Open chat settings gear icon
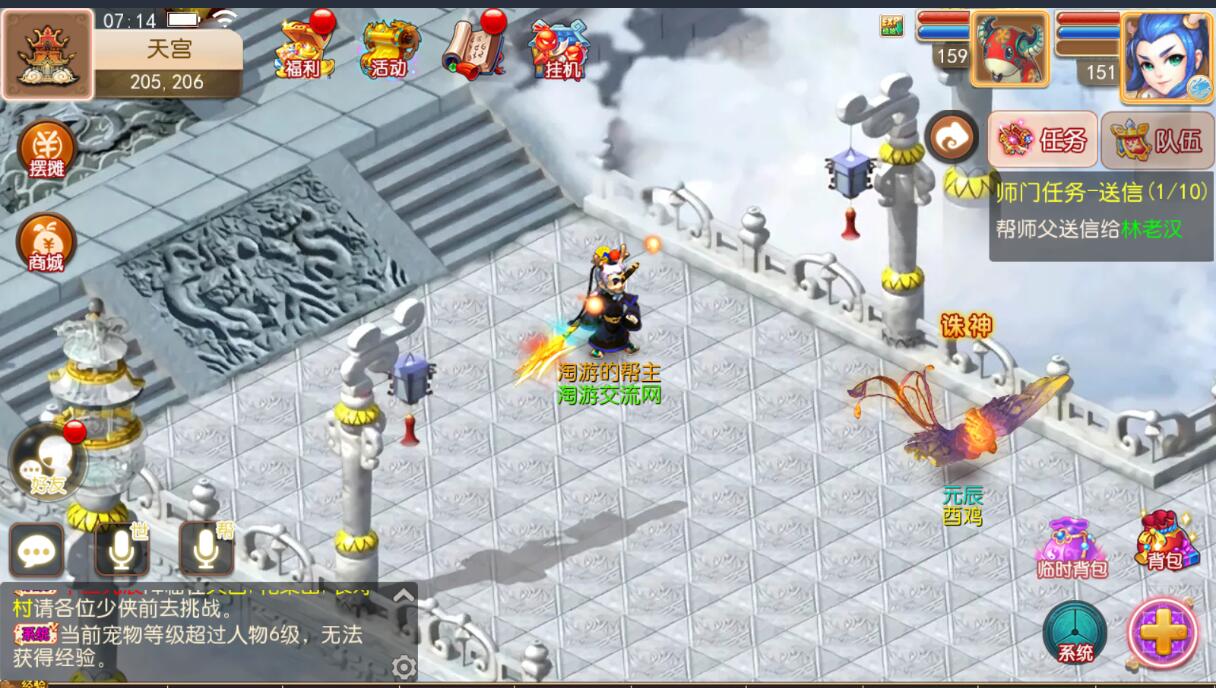This screenshot has height=688, width=1216. 404,667
